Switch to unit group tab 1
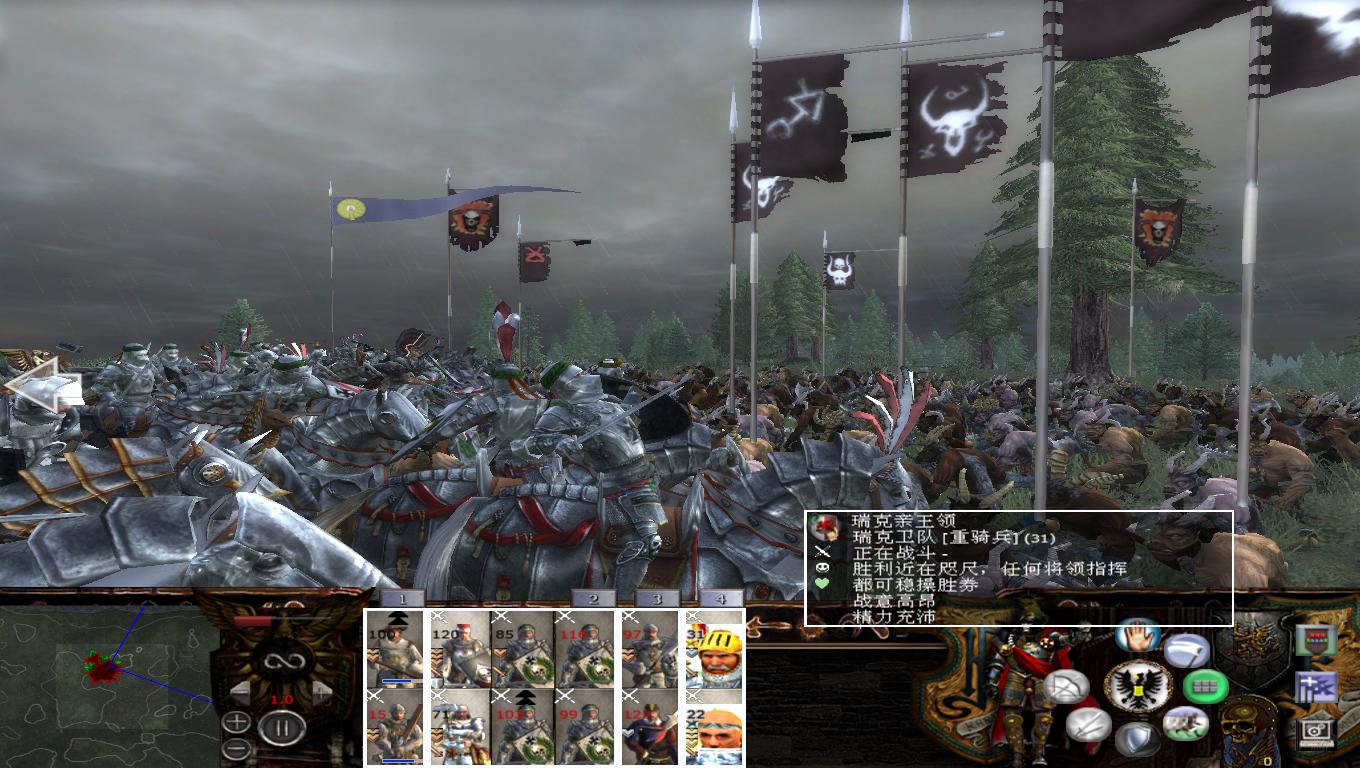 [x=402, y=599]
